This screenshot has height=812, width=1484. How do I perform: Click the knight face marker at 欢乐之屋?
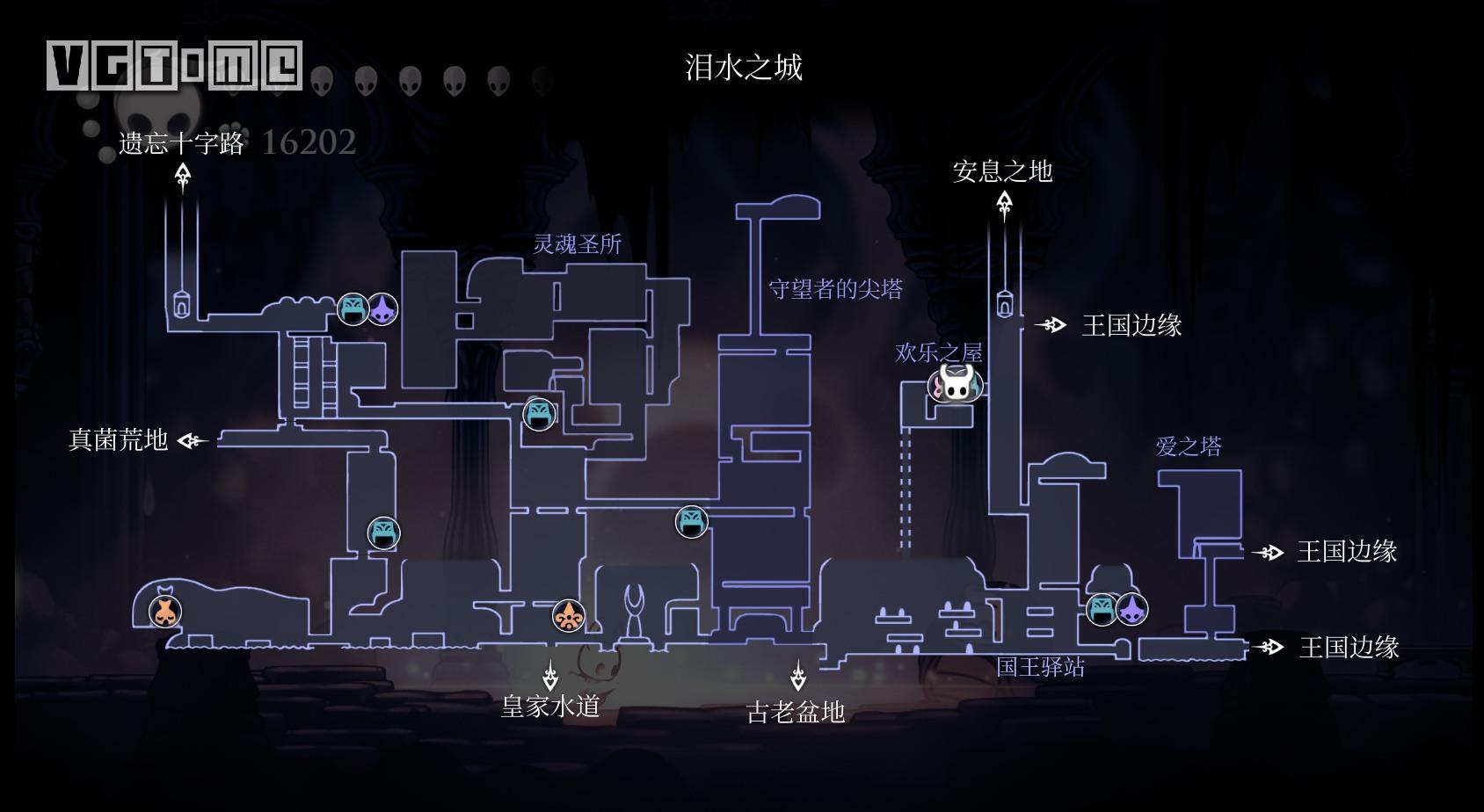[x=956, y=385]
